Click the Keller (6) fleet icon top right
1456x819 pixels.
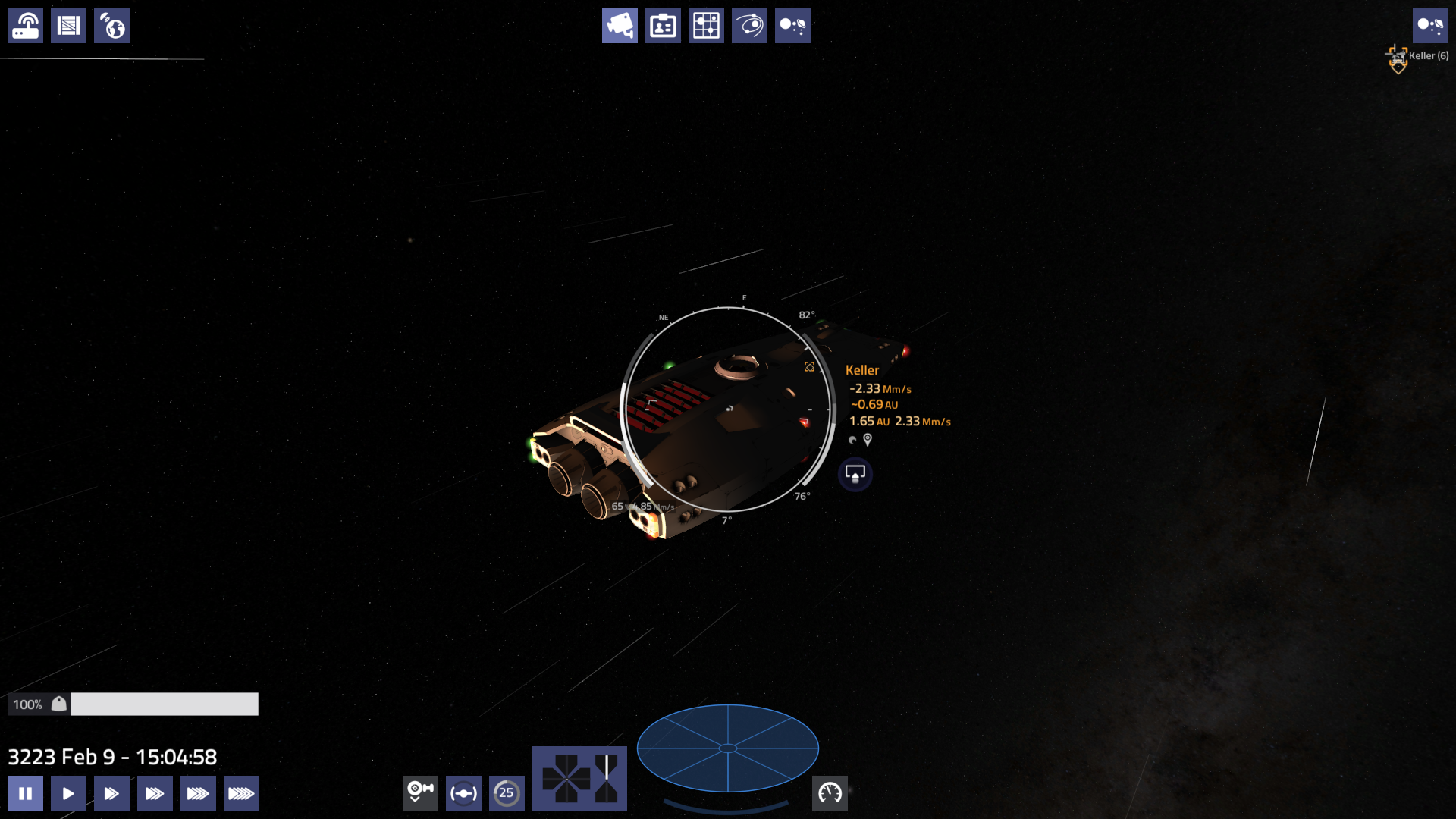(x=1398, y=57)
